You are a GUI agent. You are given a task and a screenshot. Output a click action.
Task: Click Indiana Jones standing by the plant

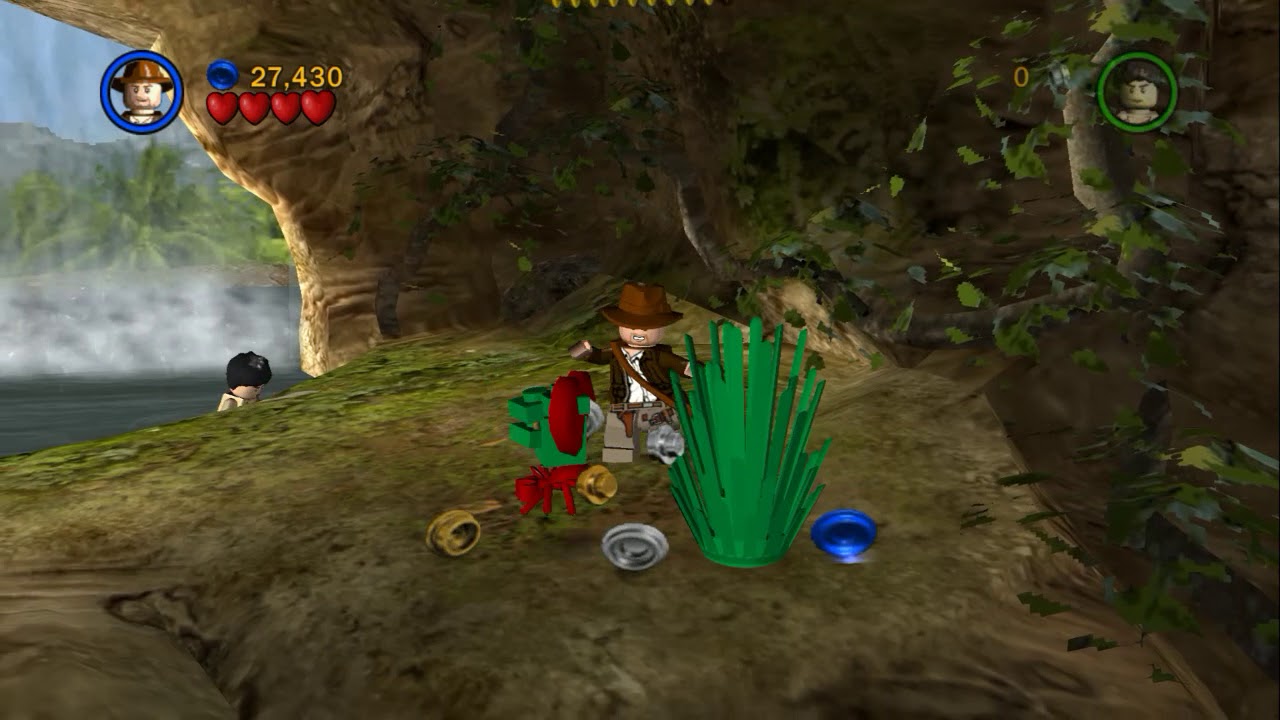pyautogui.click(x=638, y=380)
